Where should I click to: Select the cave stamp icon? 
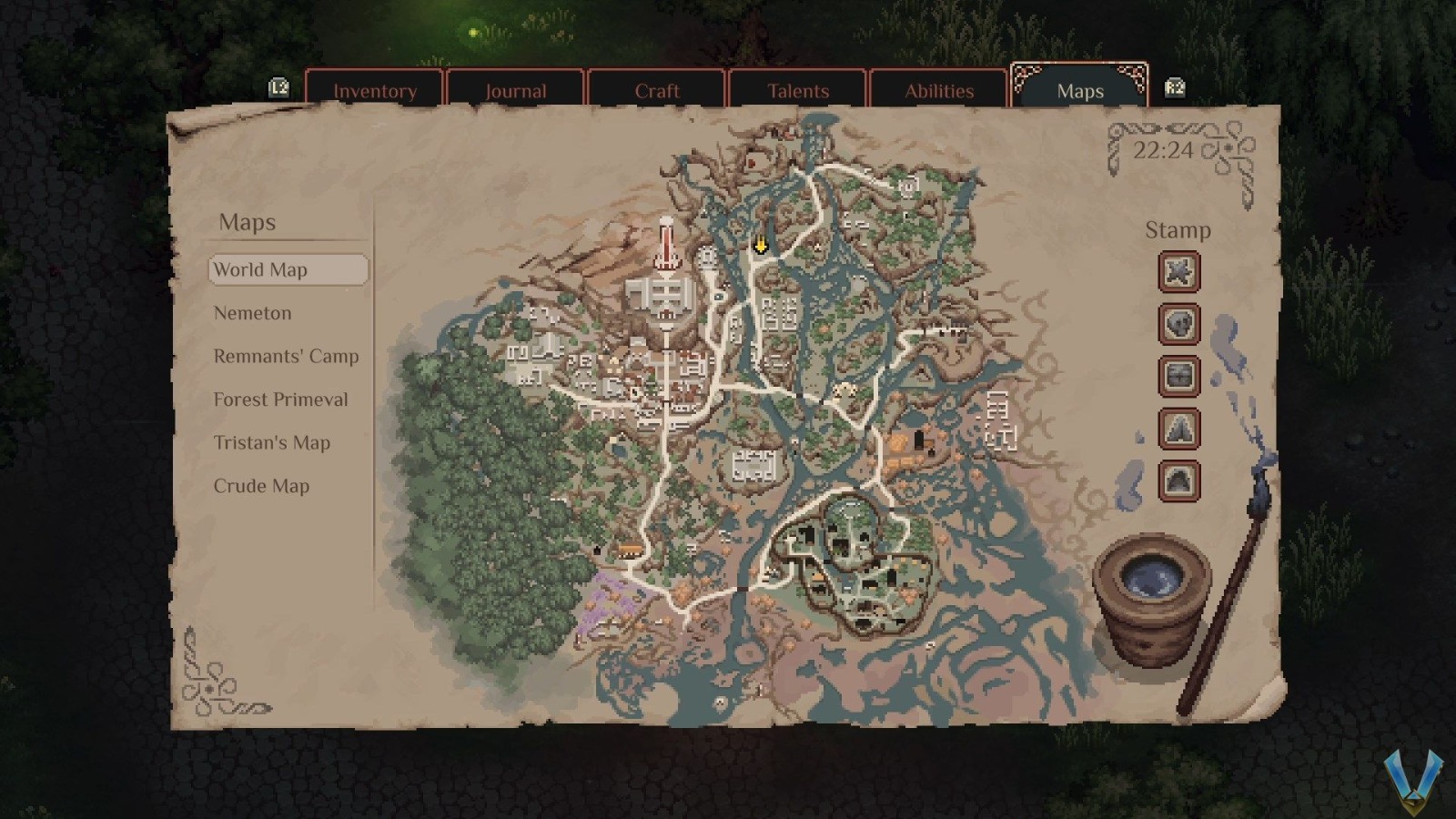(x=1178, y=480)
